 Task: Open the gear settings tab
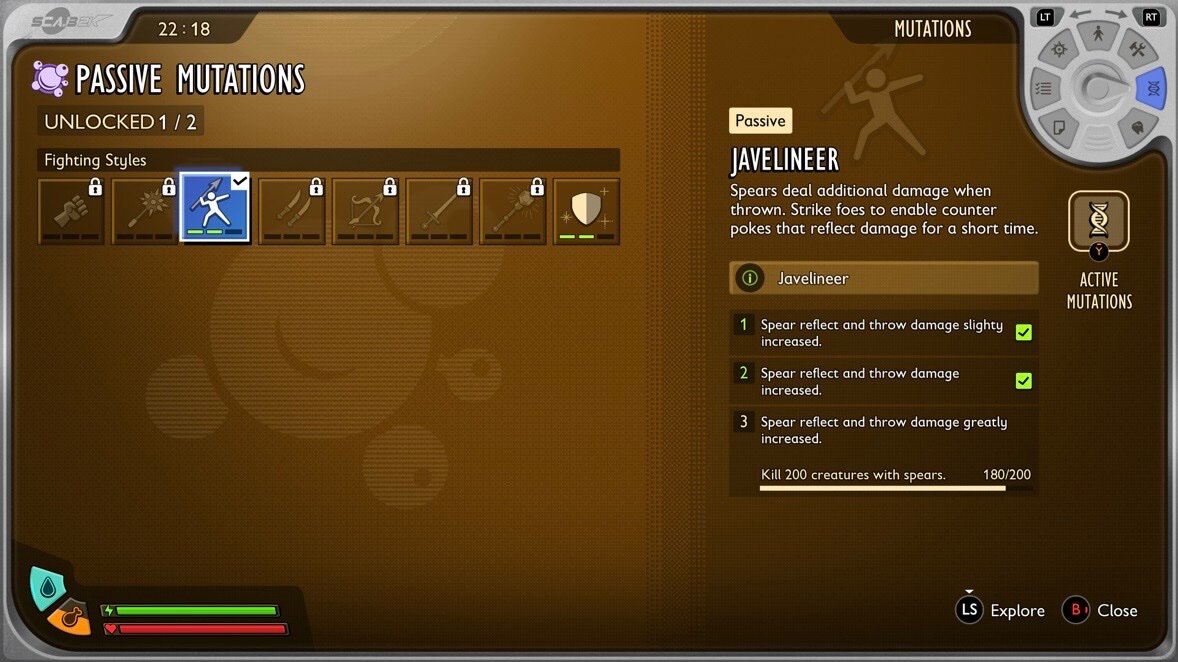coord(1059,50)
